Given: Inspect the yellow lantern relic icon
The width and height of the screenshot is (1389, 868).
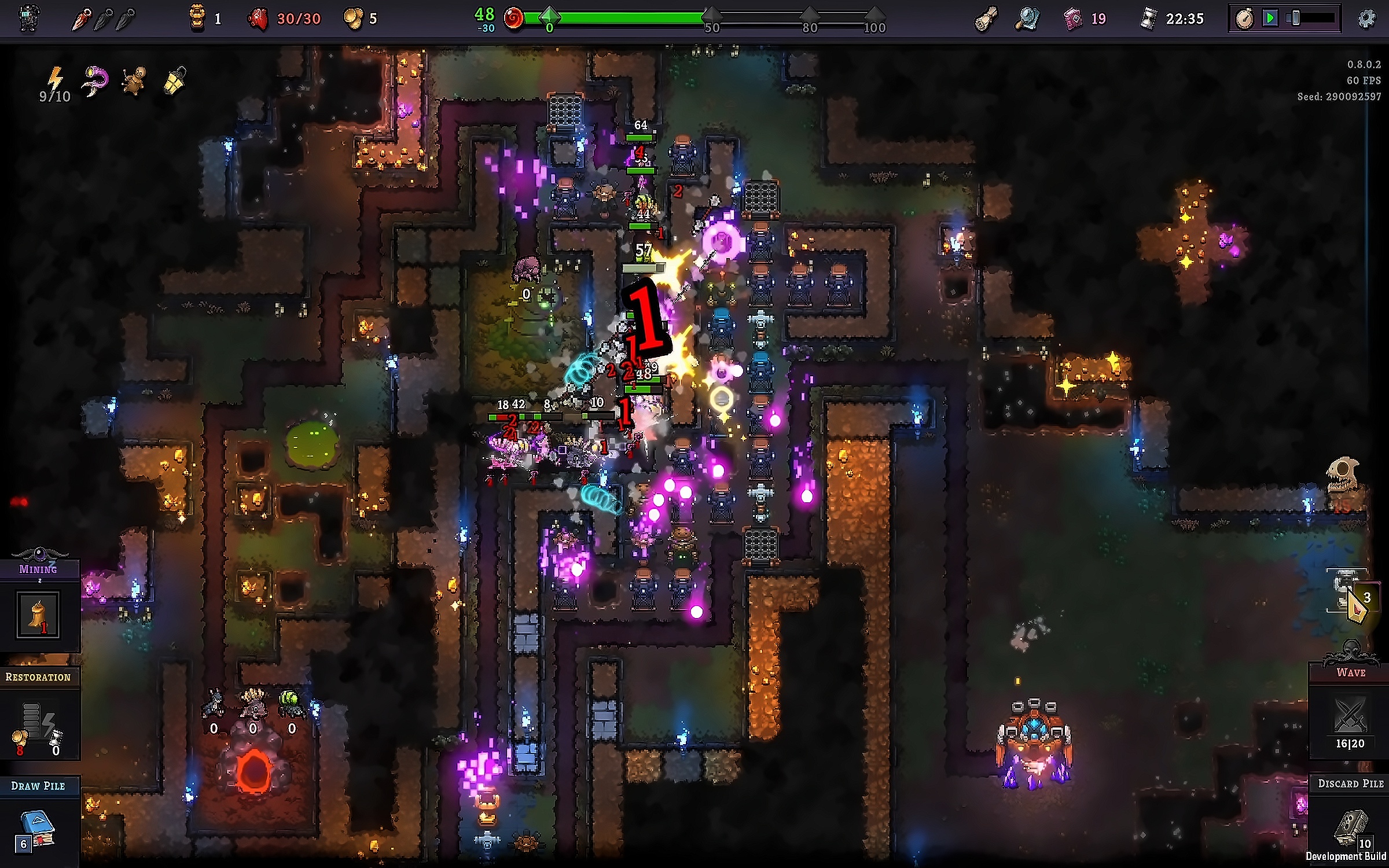Looking at the screenshot, I should 175,80.
